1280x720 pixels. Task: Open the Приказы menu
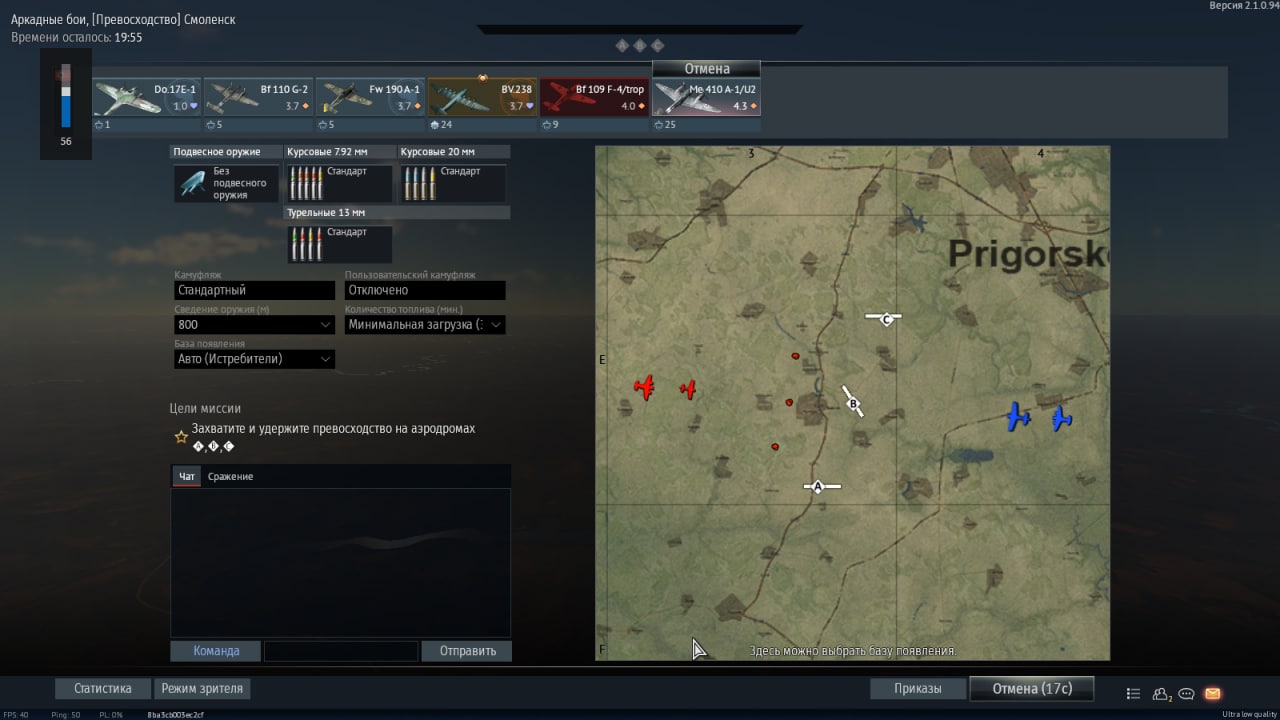pyautogui.click(x=918, y=688)
